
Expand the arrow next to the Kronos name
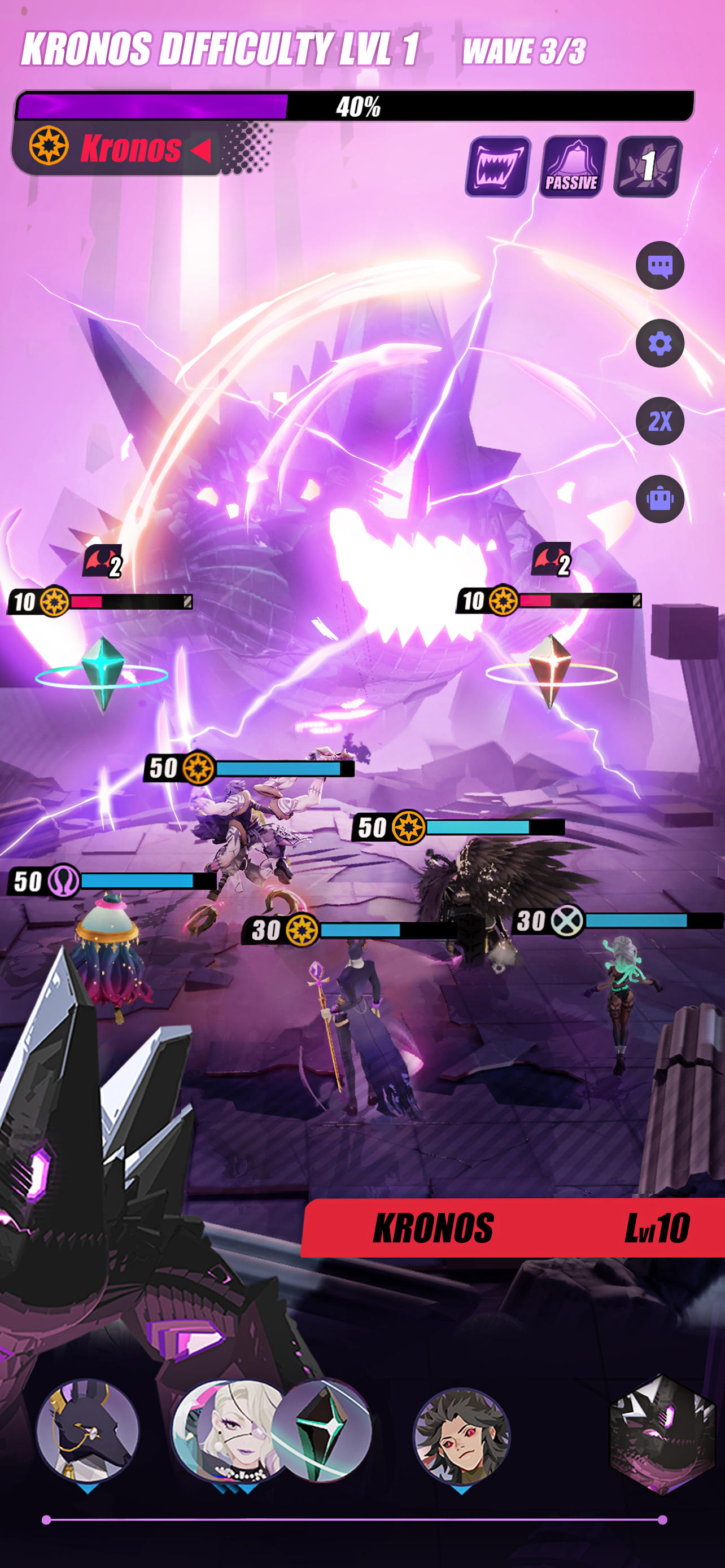pos(201,149)
